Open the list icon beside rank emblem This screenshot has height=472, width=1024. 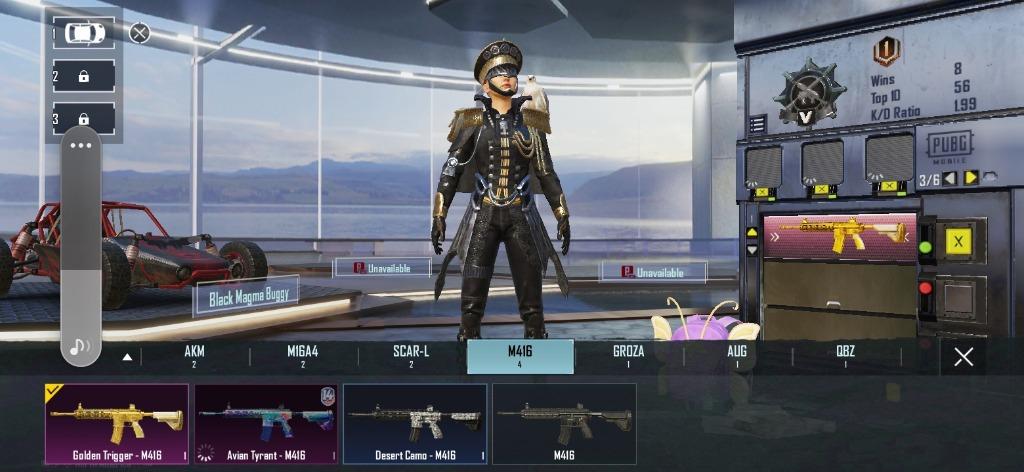tap(758, 124)
